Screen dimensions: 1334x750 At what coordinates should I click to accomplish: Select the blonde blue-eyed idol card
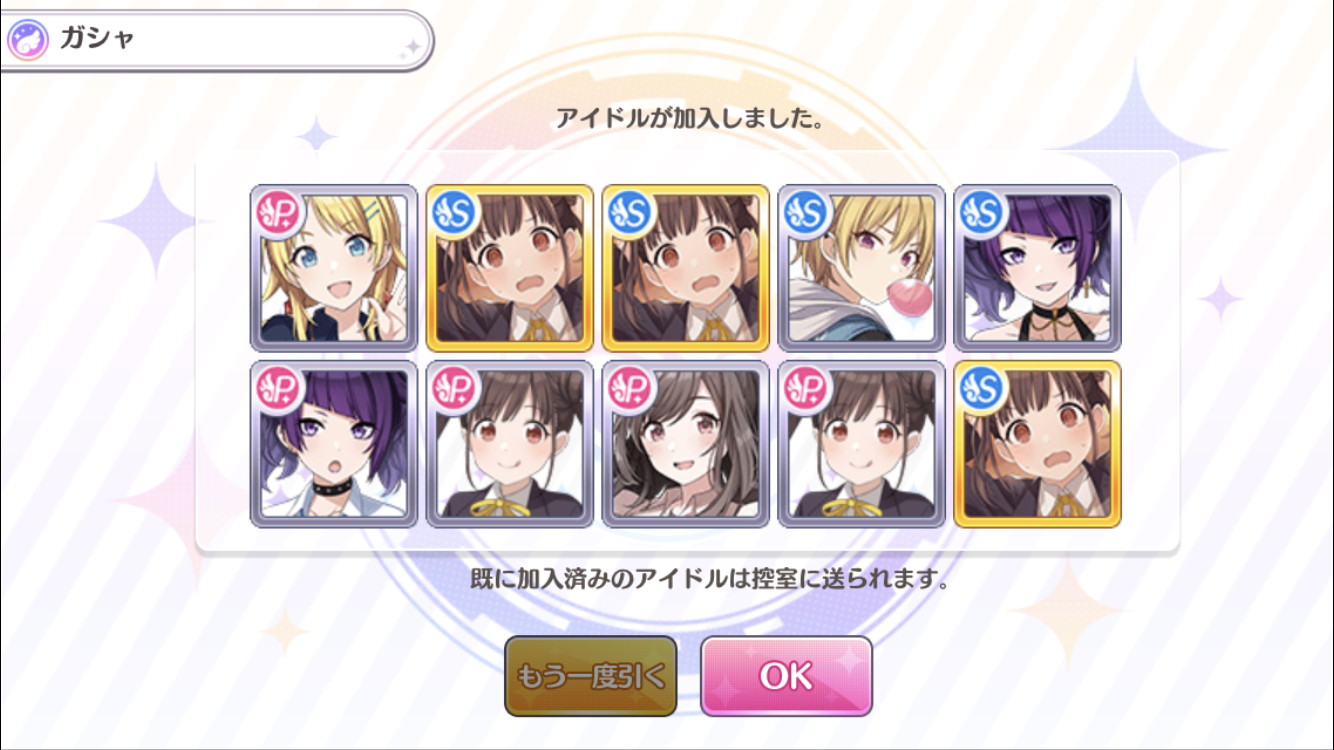[x=334, y=268]
